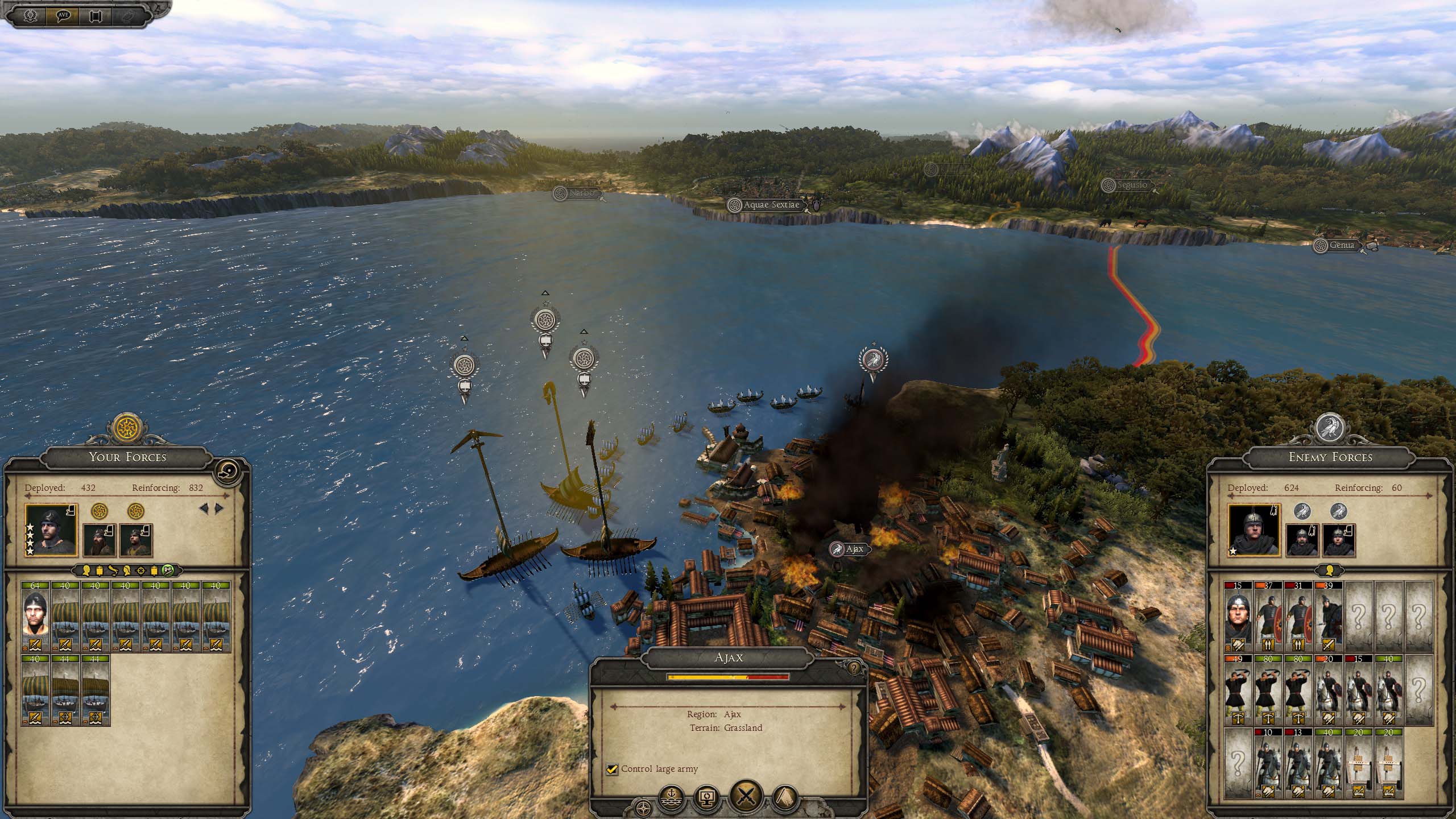
Task: Click the laurel wreath icon in top bar
Action: [31, 15]
